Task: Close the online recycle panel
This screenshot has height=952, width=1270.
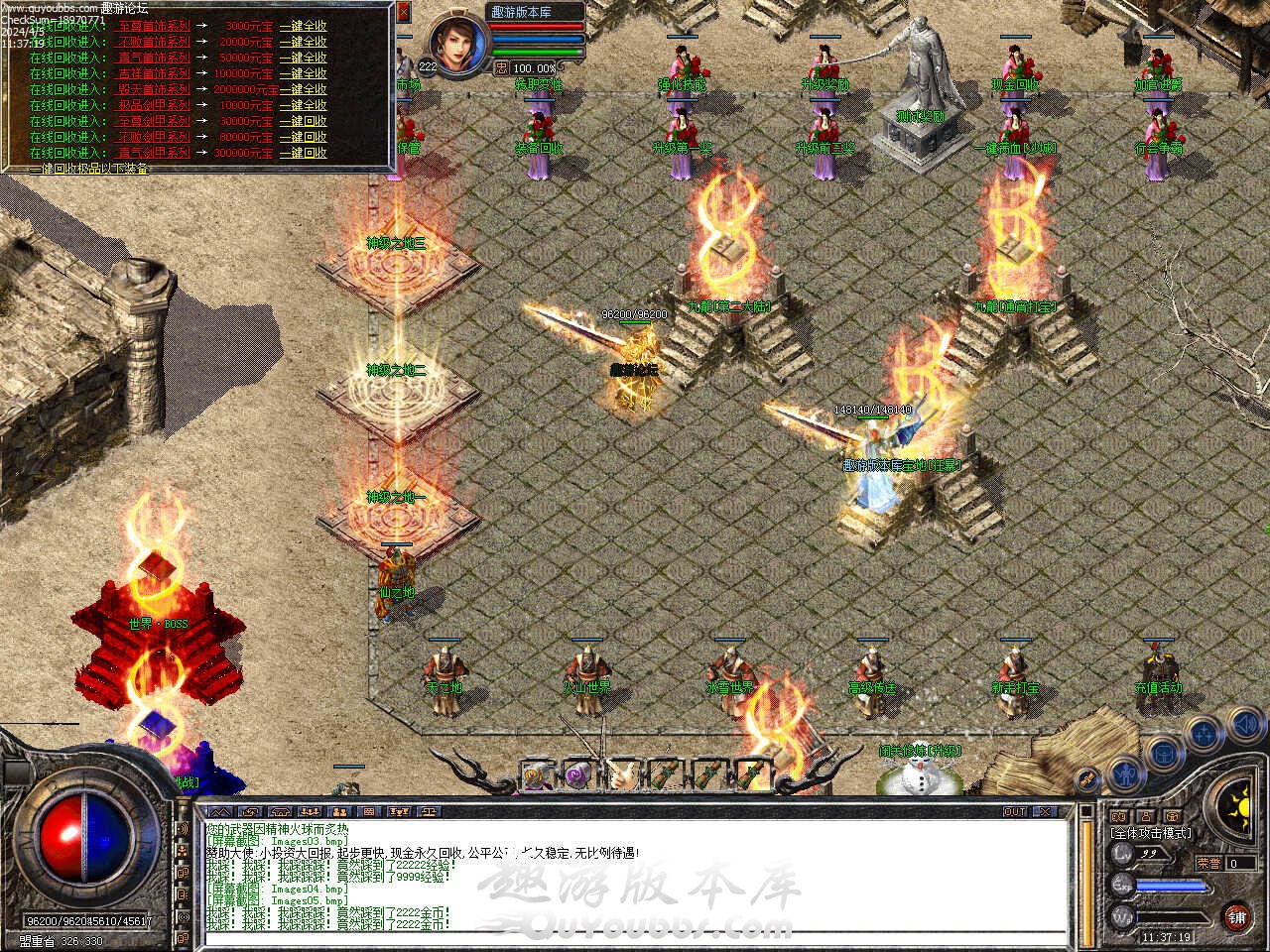Action: pyautogui.click(x=403, y=13)
